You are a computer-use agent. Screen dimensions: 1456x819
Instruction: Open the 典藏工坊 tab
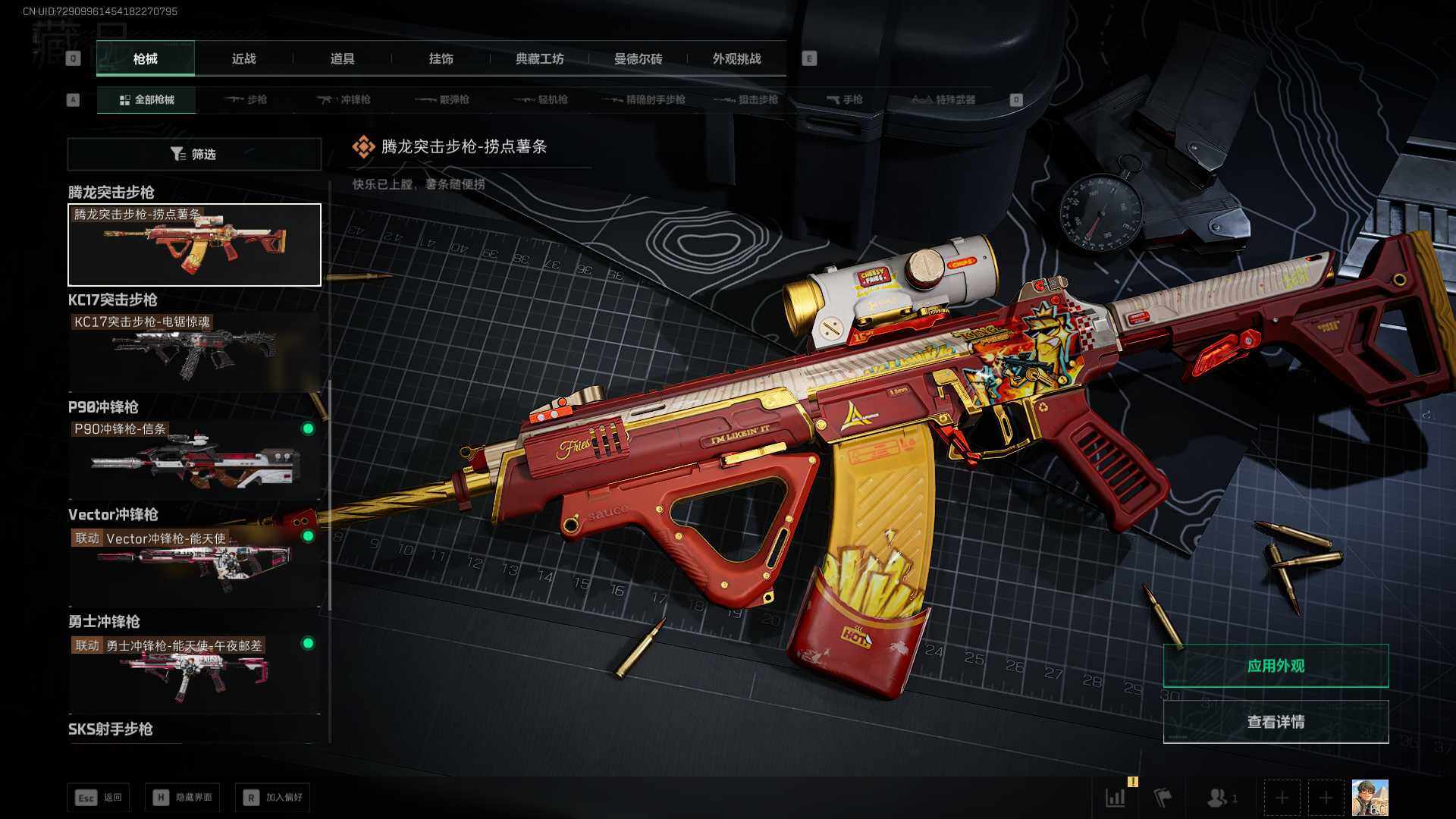point(539,58)
